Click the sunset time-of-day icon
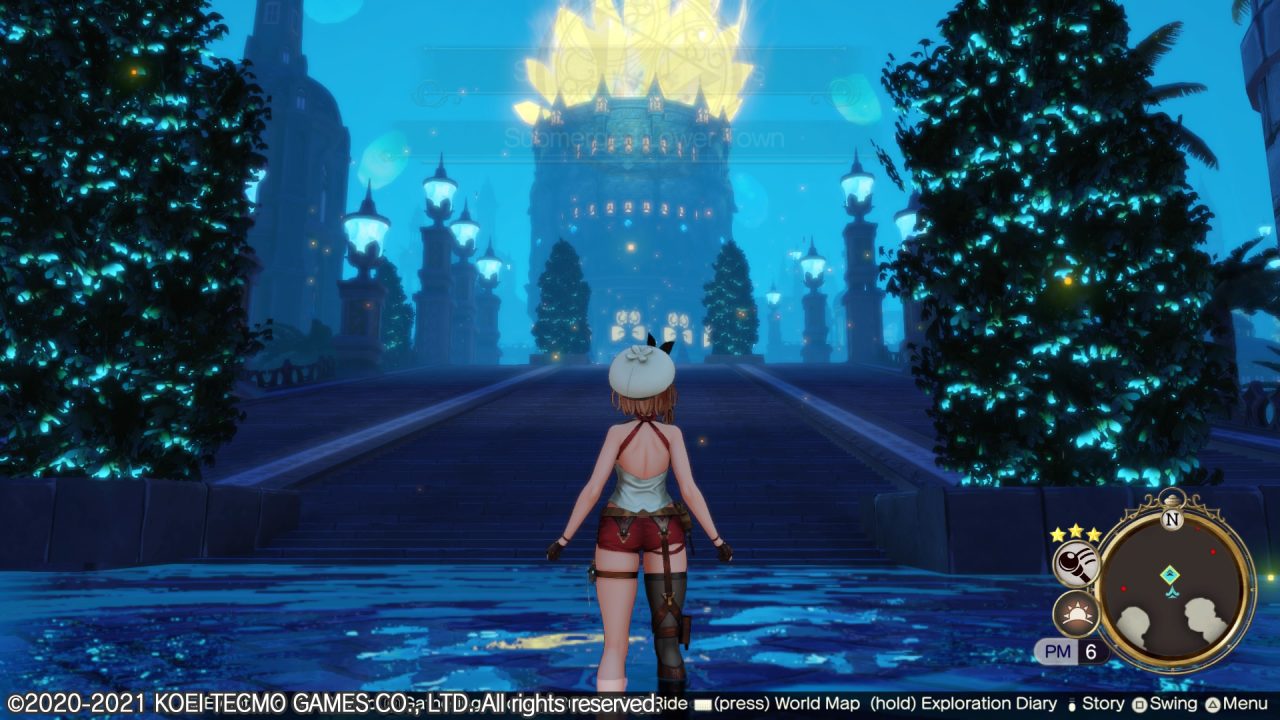The image size is (1280, 720). pyautogui.click(x=1076, y=613)
